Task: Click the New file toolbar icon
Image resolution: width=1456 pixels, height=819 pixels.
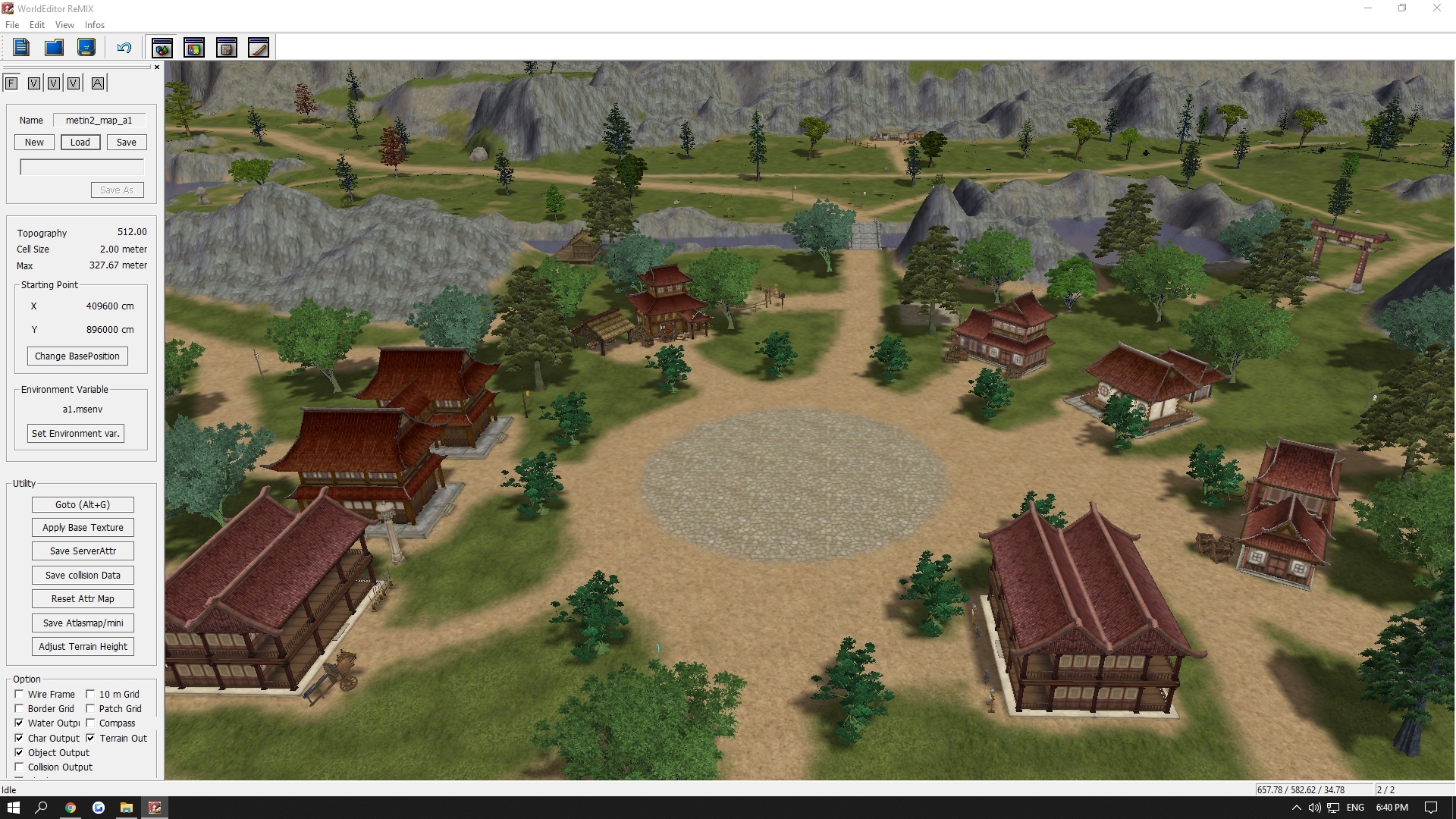Action: (x=20, y=47)
